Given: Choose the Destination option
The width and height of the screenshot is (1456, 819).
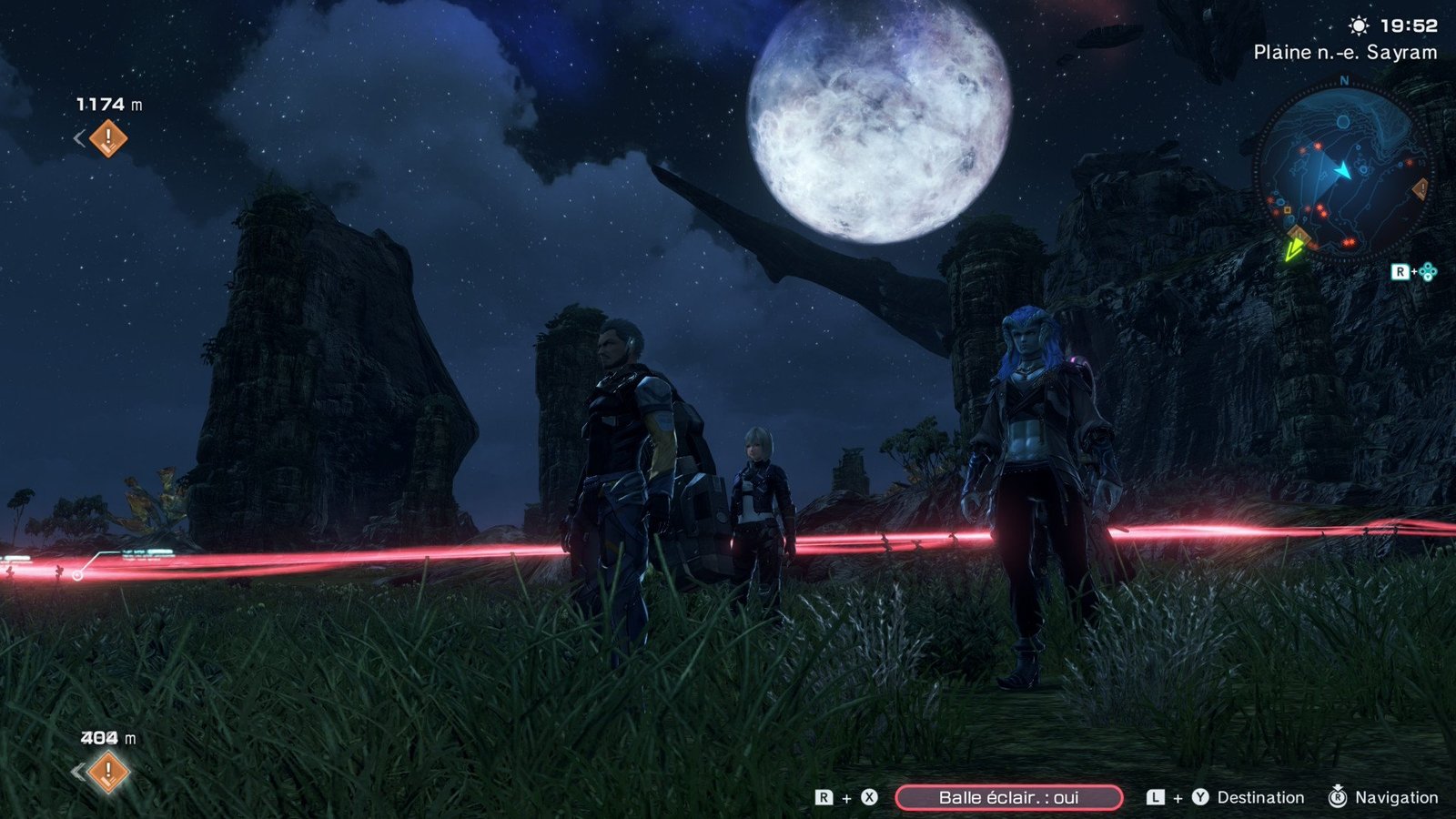Looking at the screenshot, I should tap(1259, 798).
